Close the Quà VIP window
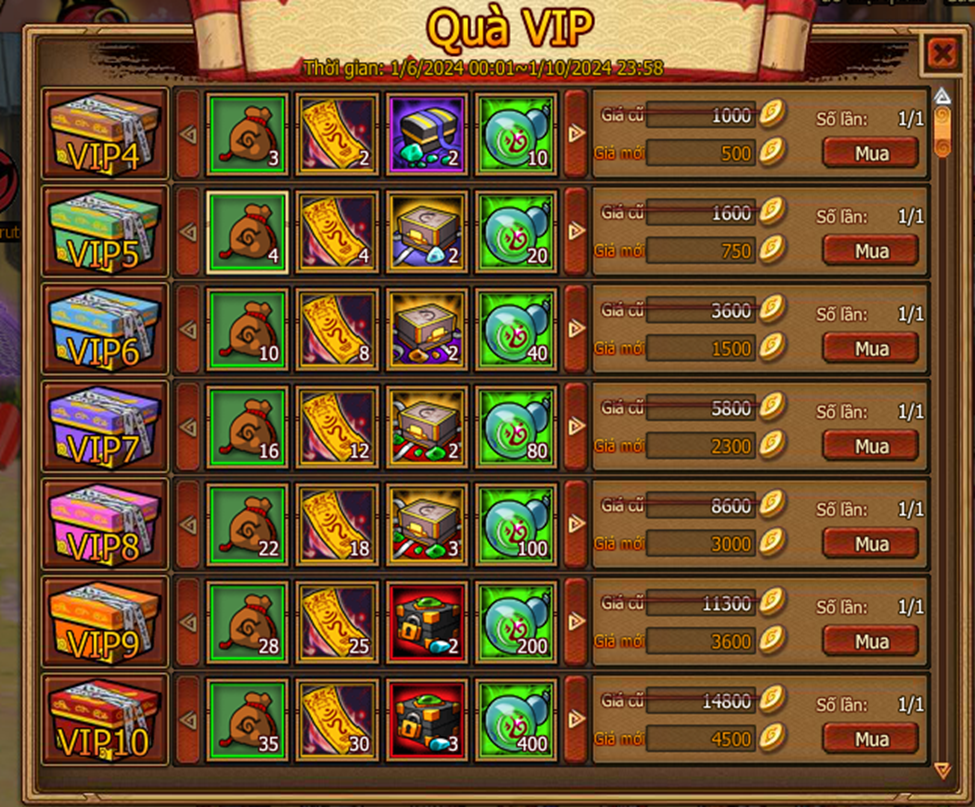The height and width of the screenshot is (807, 975). [x=941, y=53]
